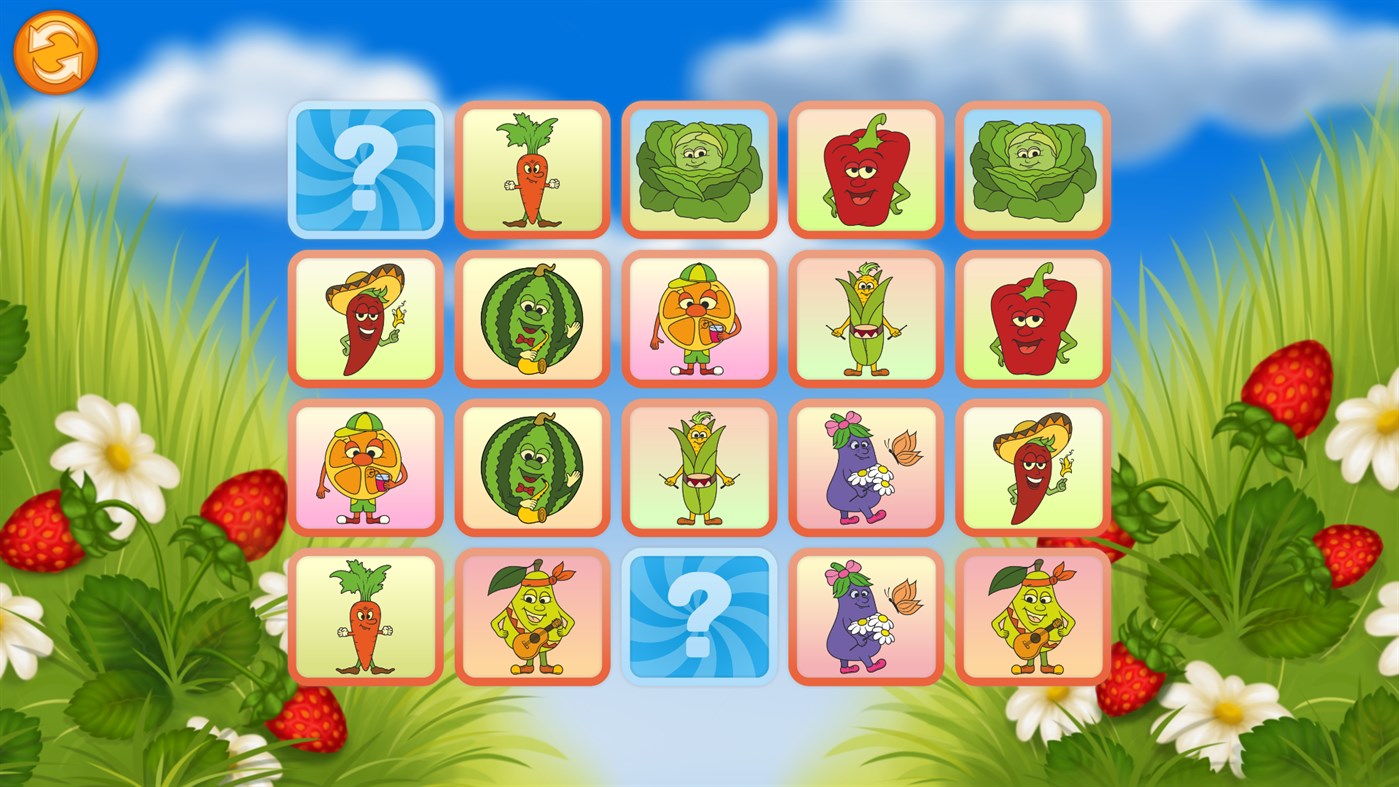Flip the face-down question mark card, top-left
This screenshot has width=1399, height=787.
tap(365, 170)
